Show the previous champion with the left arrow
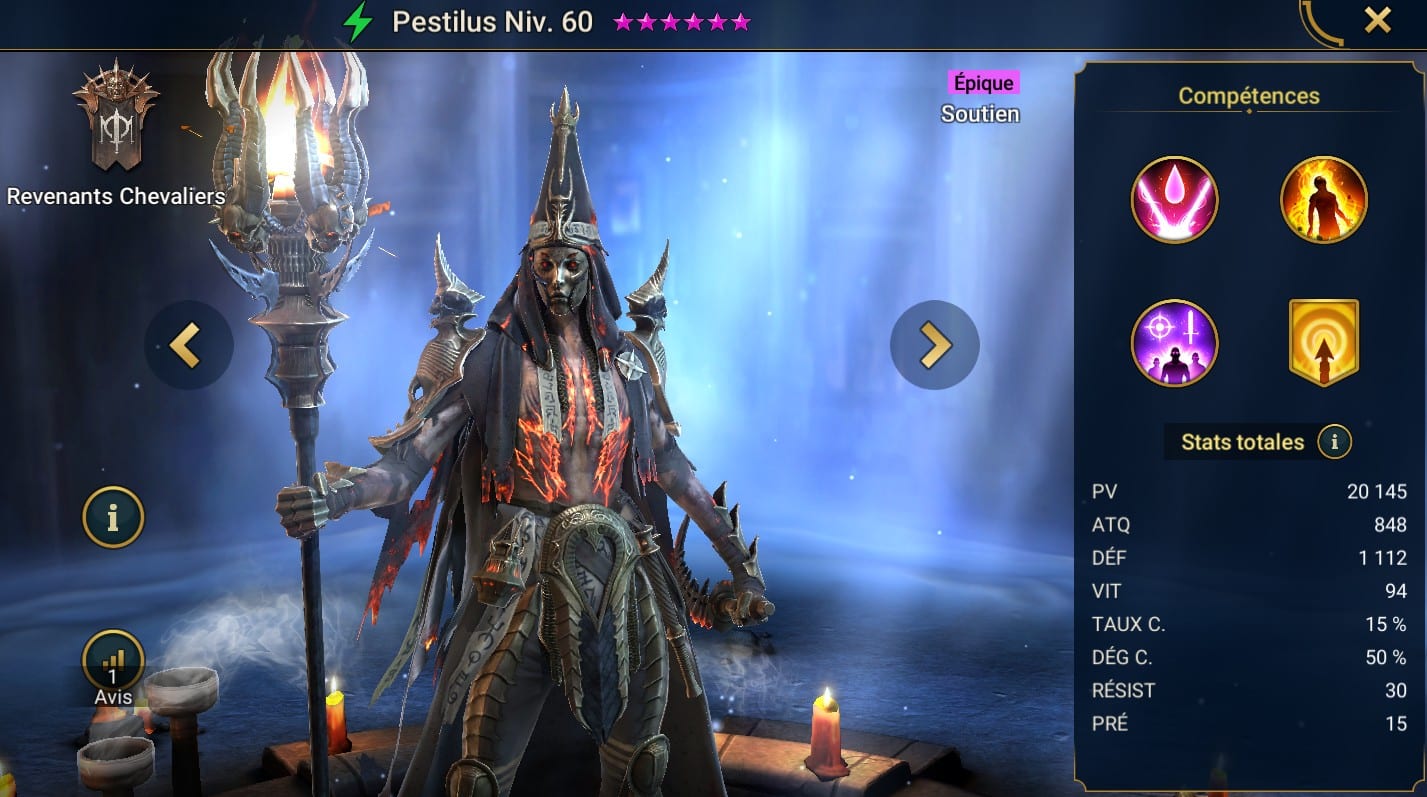The width and height of the screenshot is (1427, 797). [188, 345]
